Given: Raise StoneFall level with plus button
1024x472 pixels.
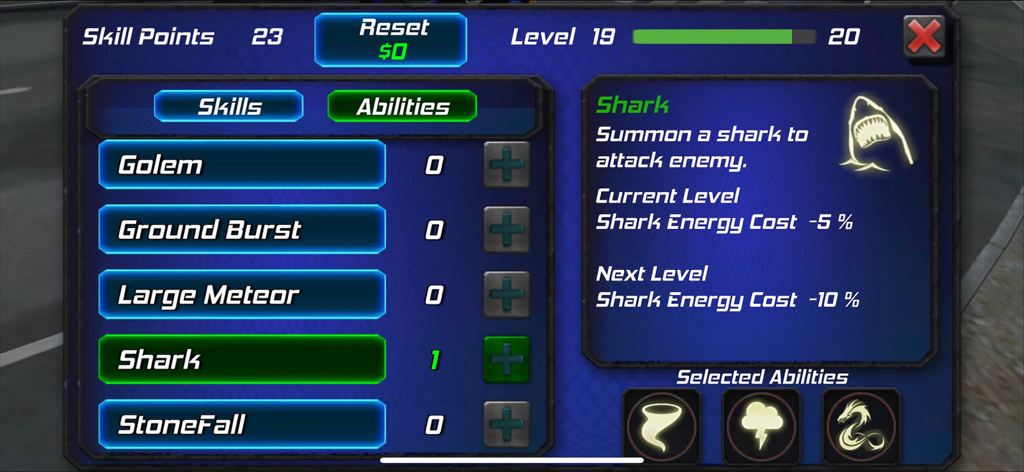Looking at the screenshot, I should [507, 425].
